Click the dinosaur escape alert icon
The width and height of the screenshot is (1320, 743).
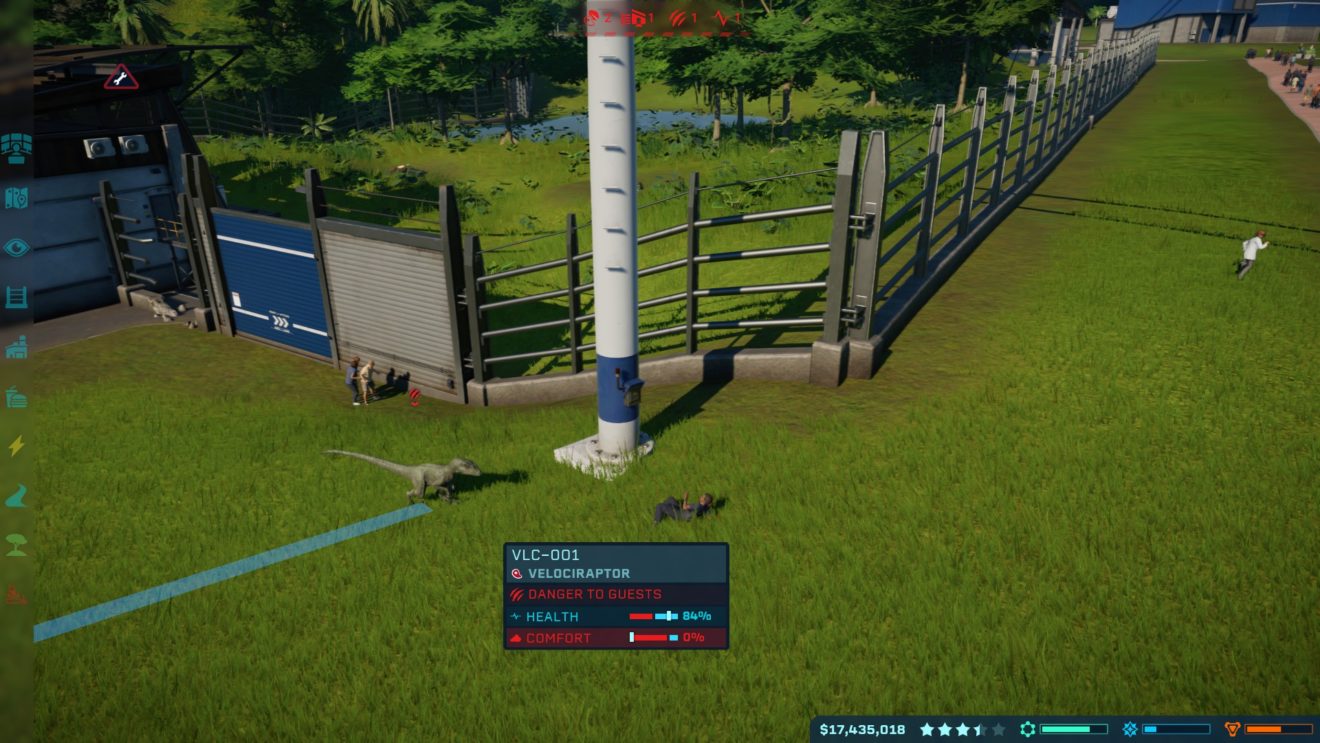[x=592, y=17]
